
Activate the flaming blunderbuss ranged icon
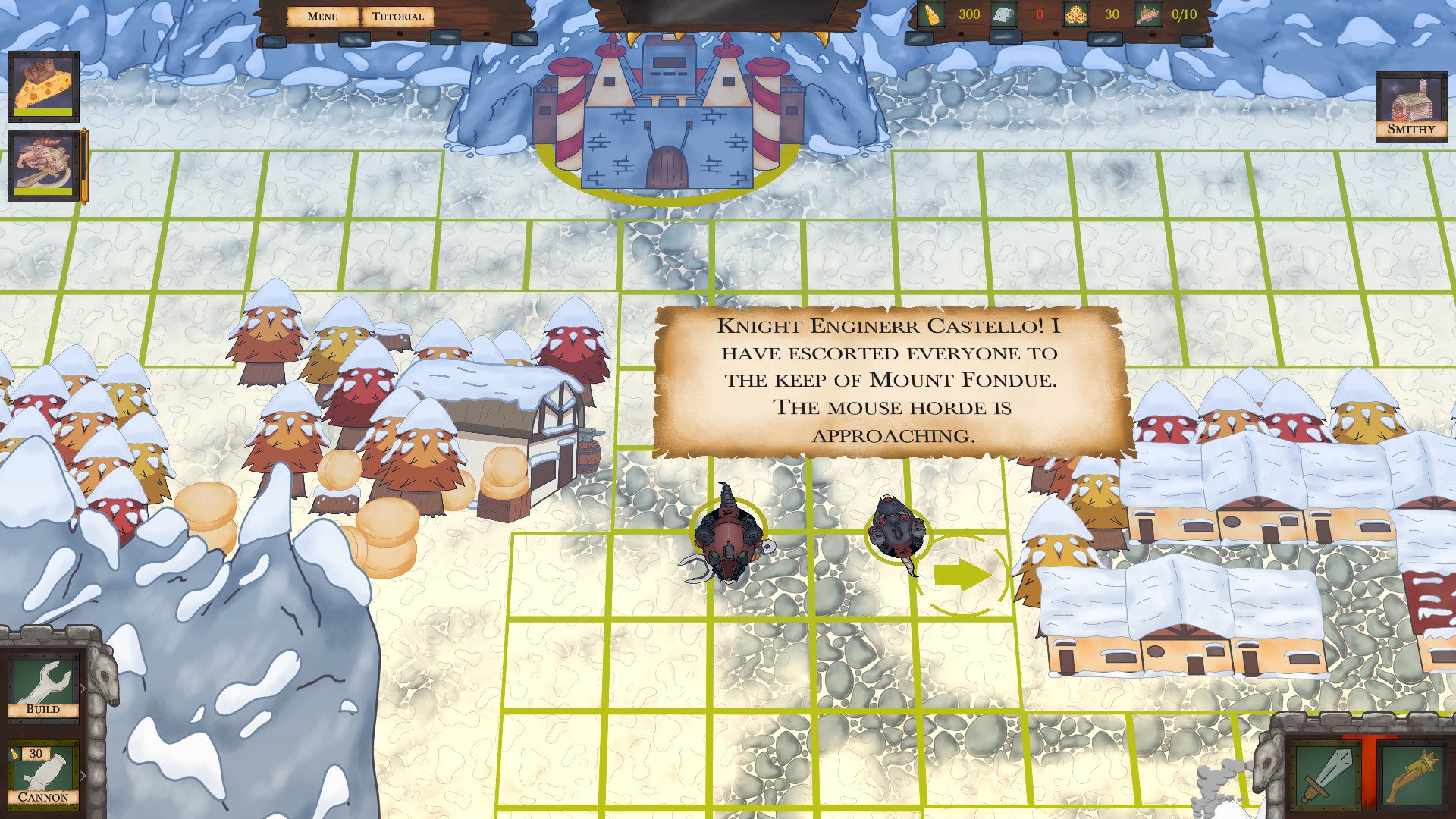(x=1411, y=774)
